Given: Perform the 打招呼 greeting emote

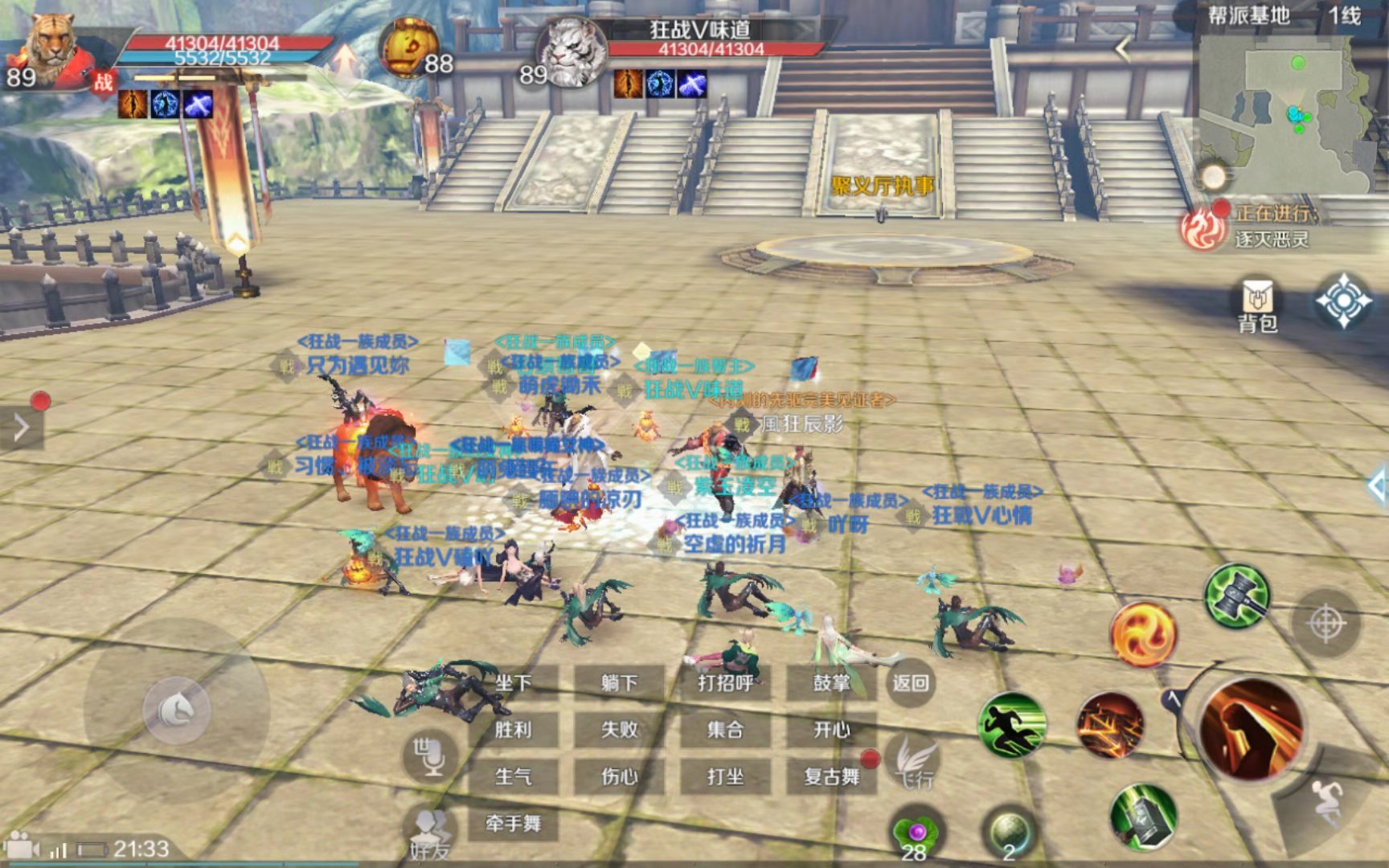Looking at the screenshot, I should tap(725, 683).
